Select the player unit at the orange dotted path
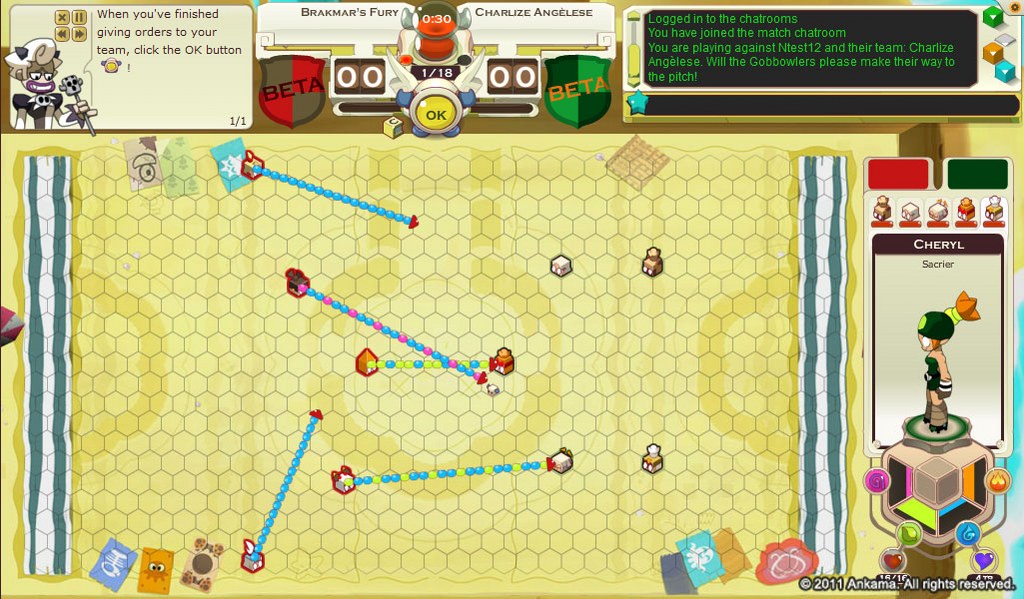This screenshot has width=1024, height=599. (367, 362)
